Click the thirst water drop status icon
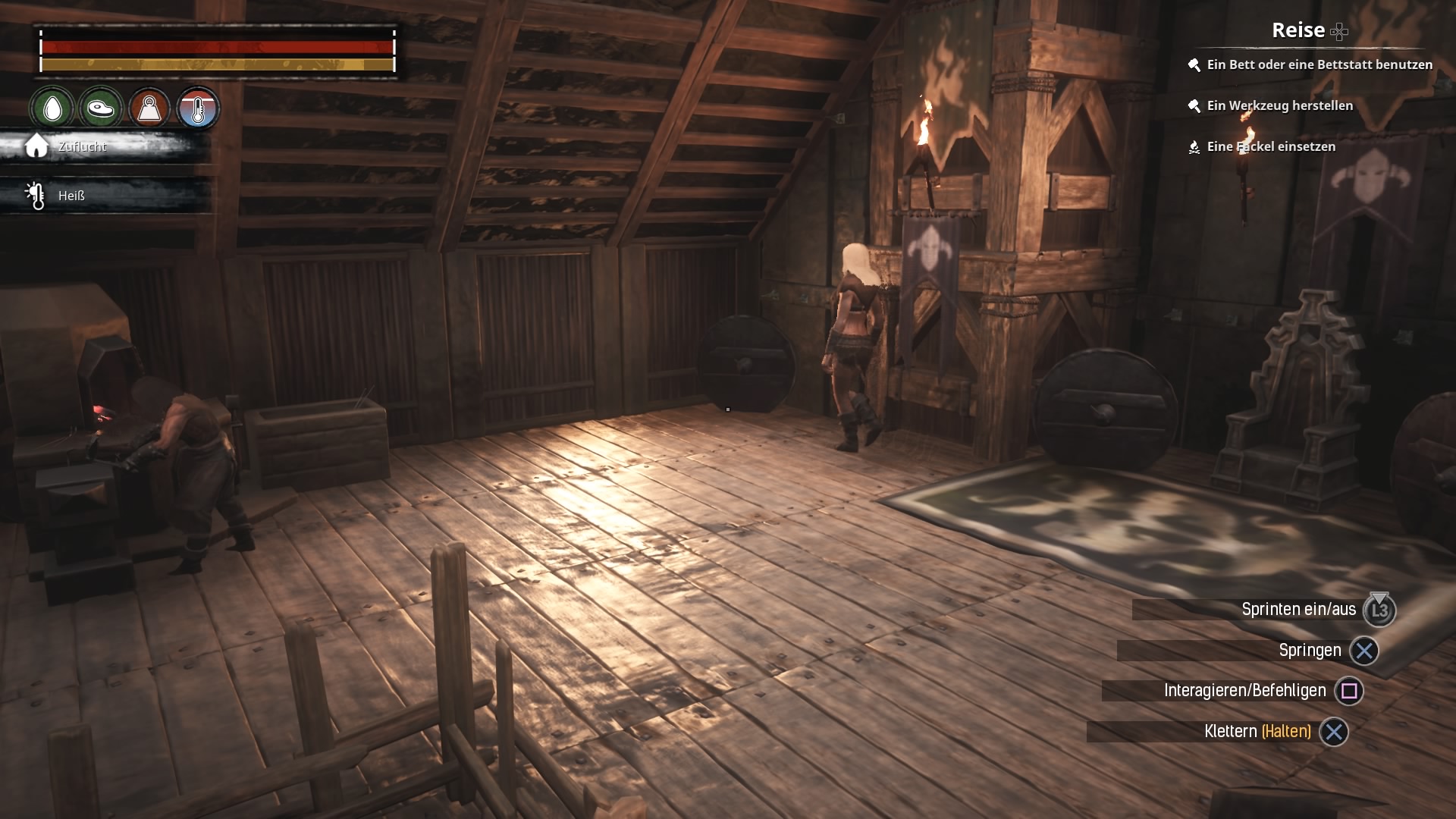The width and height of the screenshot is (1456, 819). (52, 108)
